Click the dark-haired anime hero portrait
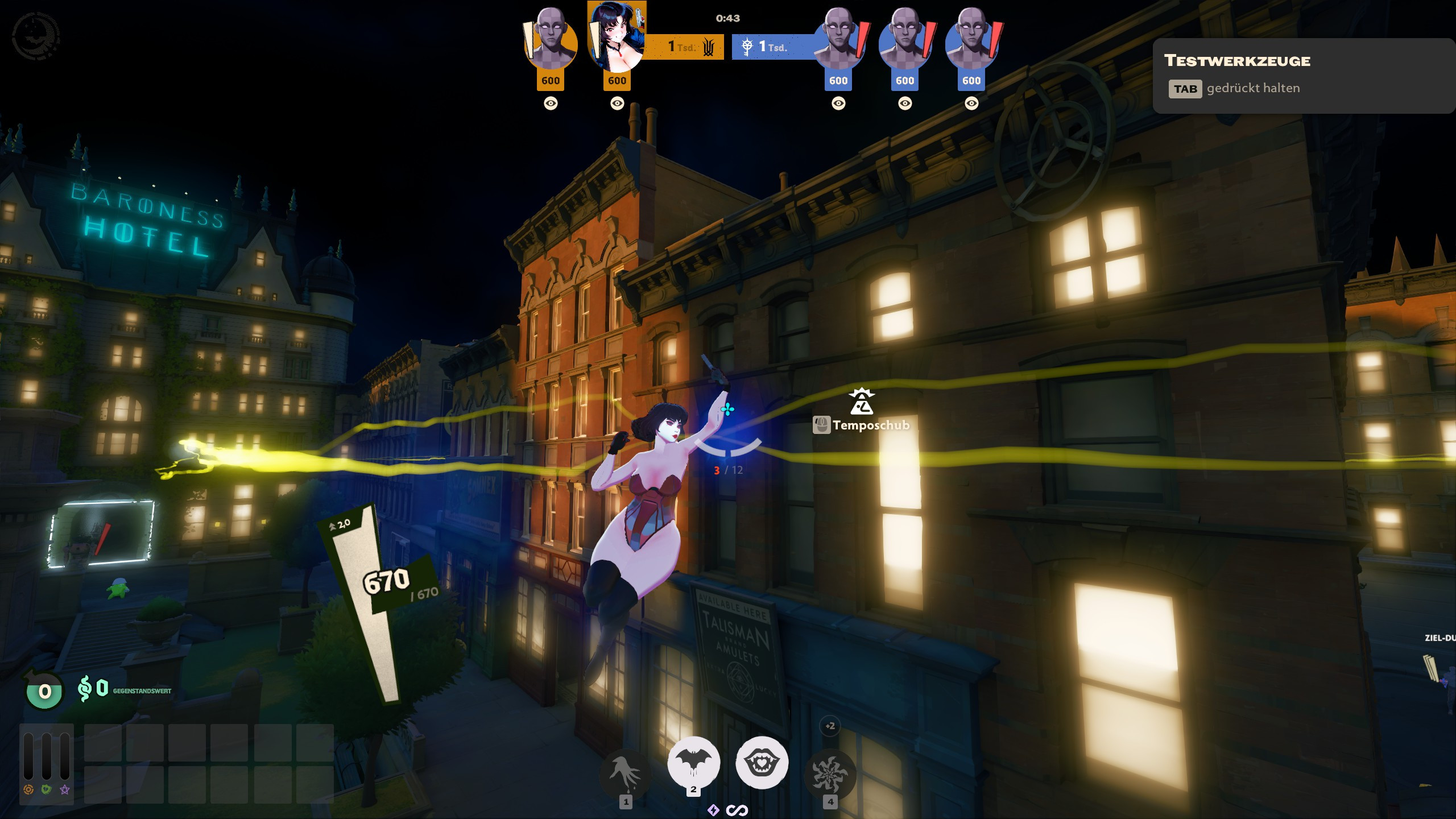Screen dimensions: 1456x819 click(617, 38)
